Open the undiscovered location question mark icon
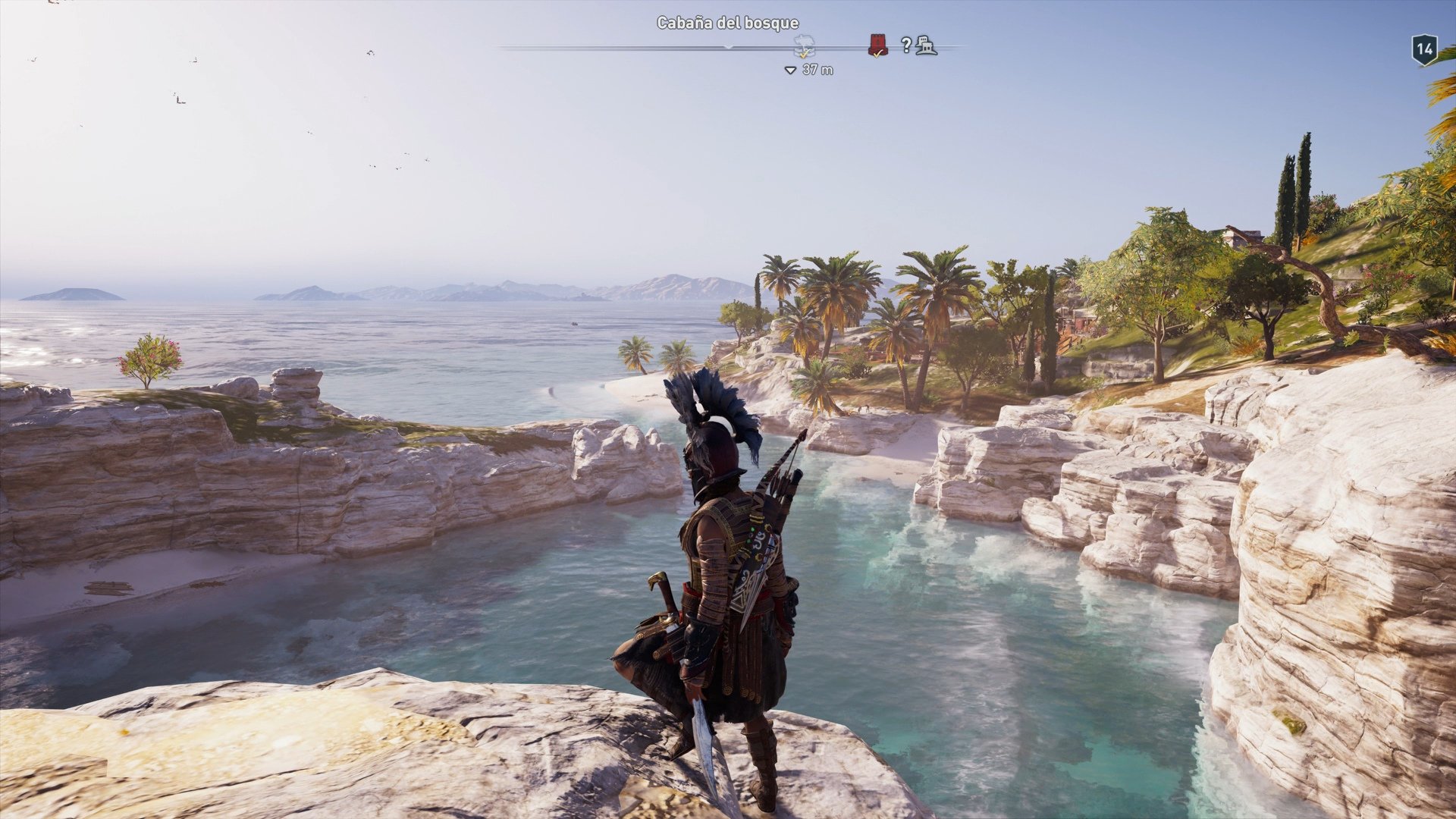Screen dimensions: 1456x819 905,45
